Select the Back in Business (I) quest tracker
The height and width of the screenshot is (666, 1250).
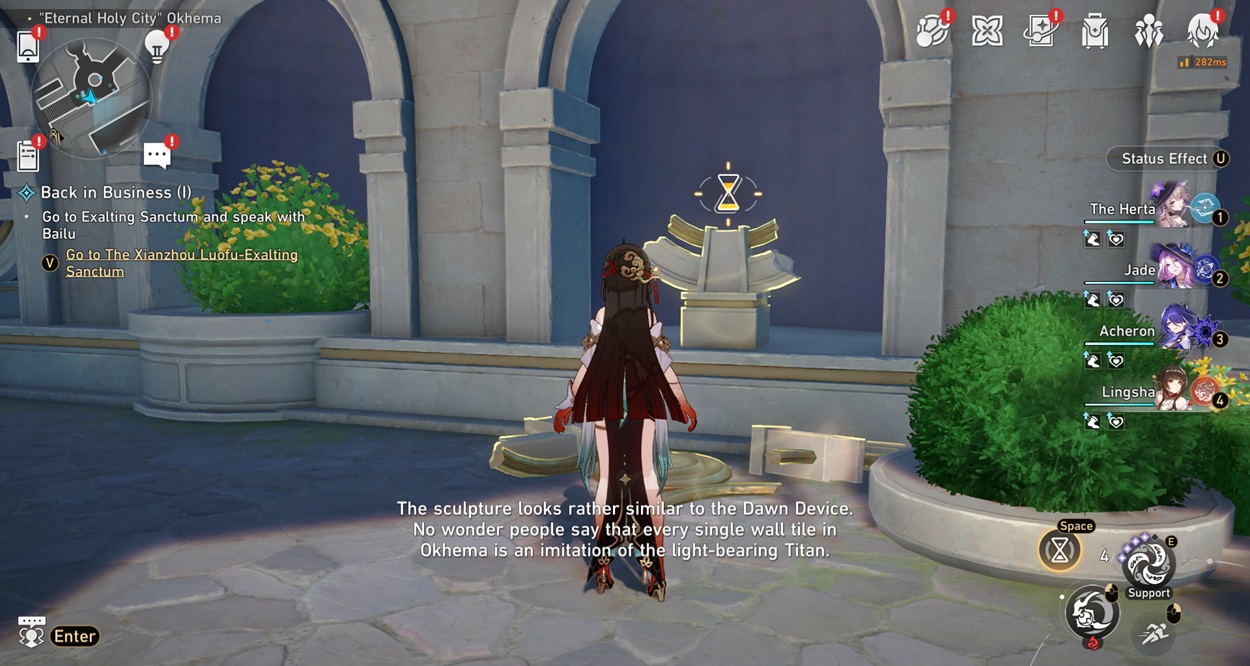point(116,193)
